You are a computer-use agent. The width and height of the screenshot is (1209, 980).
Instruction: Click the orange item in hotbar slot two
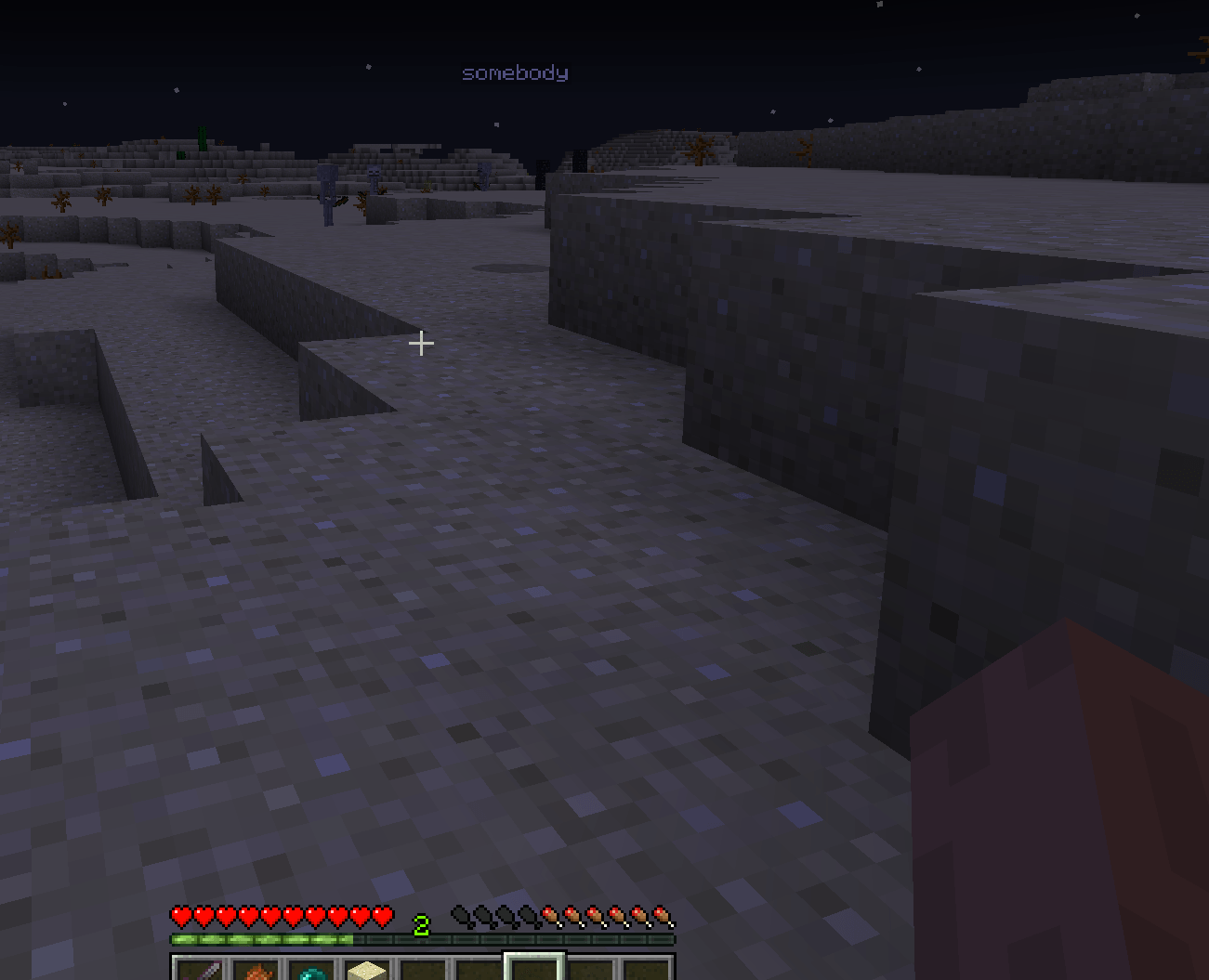[x=258, y=971]
